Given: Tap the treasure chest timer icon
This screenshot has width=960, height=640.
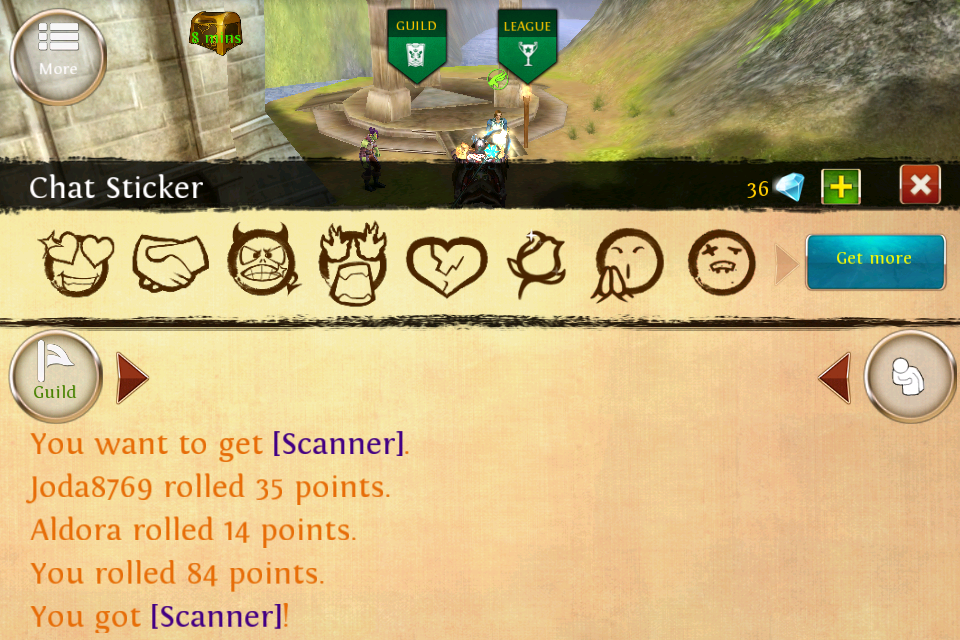Looking at the screenshot, I should [x=216, y=34].
